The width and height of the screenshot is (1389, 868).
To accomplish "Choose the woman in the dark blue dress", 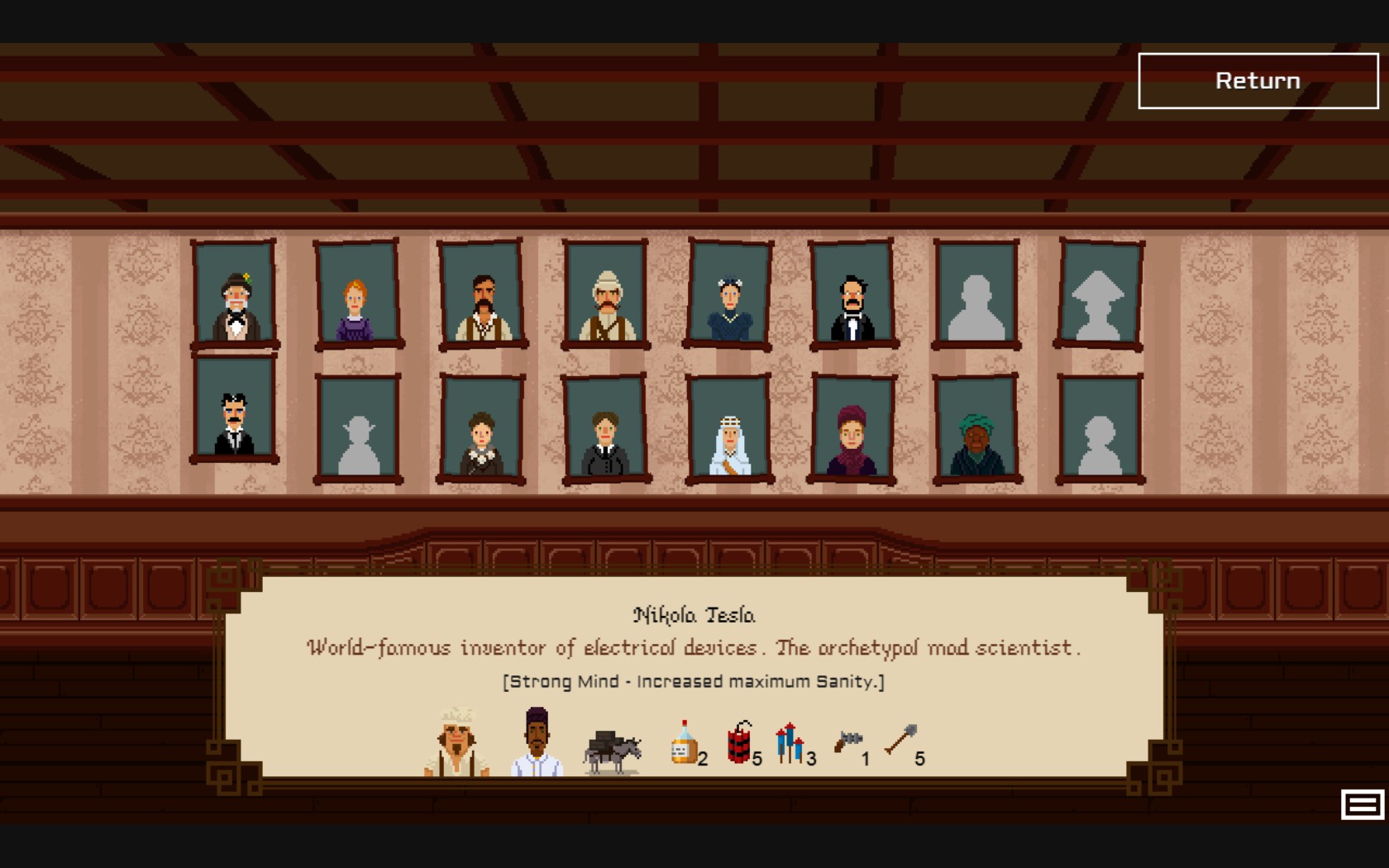I will click(x=729, y=293).
